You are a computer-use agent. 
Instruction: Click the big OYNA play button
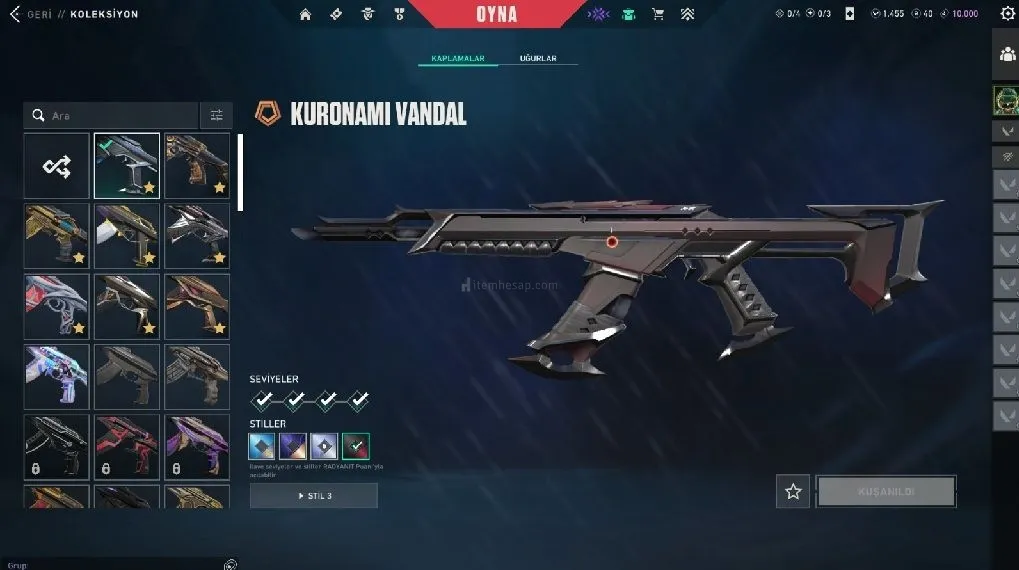495,14
